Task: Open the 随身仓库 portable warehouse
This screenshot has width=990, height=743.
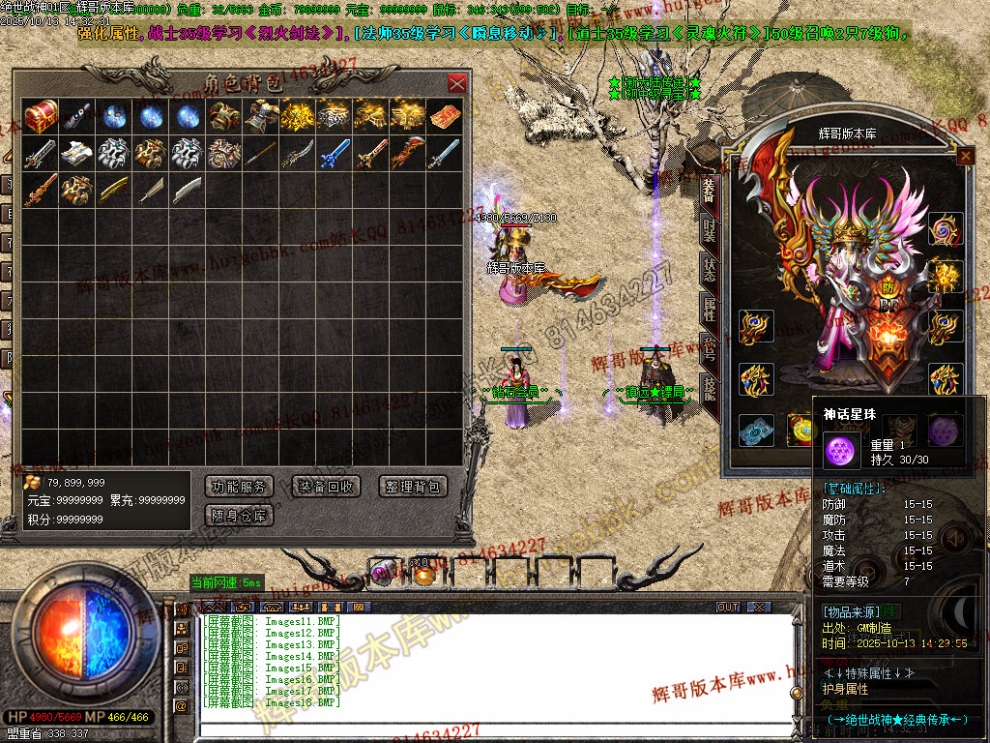Action: pyautogui.click(x=239, y=516)
